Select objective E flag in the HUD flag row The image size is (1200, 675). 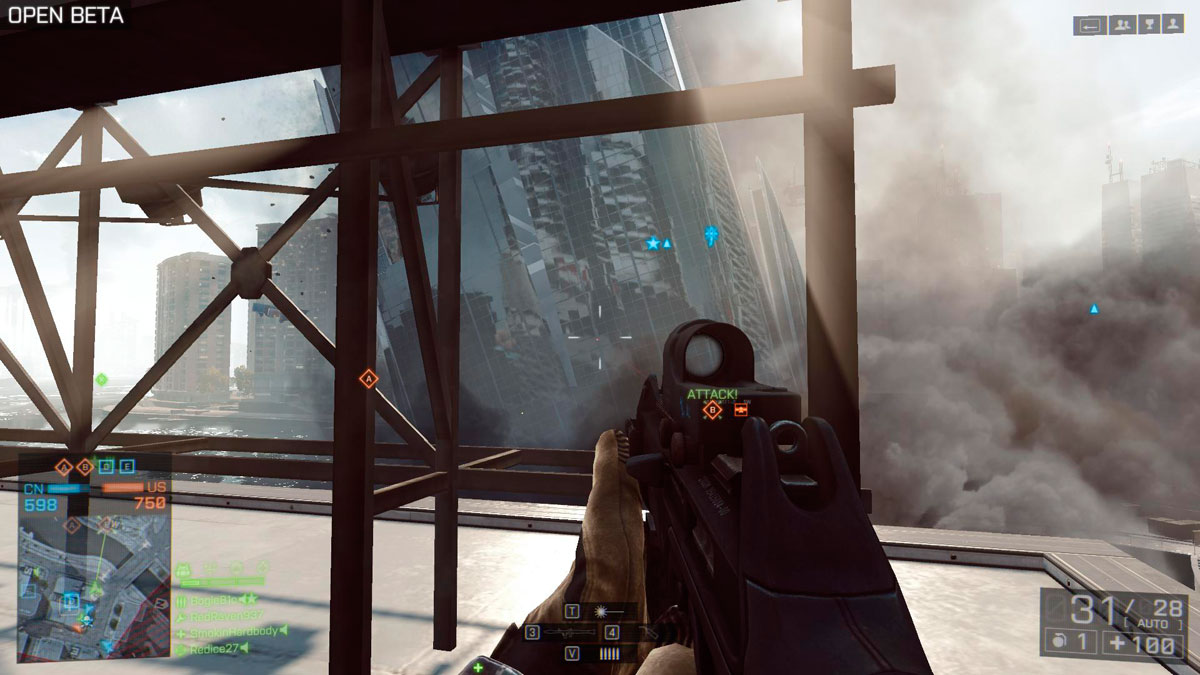[x=127, y=466]
